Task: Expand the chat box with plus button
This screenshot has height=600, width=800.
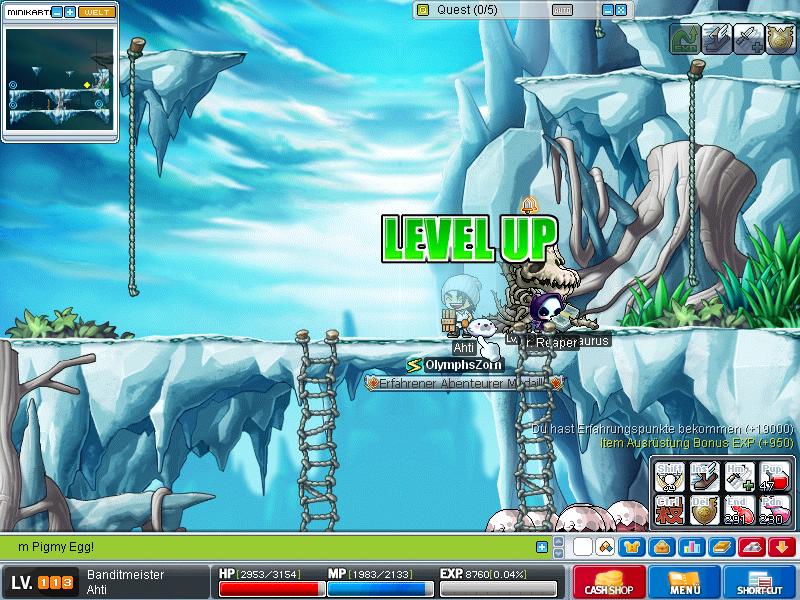Action: [x=542, y=547]
